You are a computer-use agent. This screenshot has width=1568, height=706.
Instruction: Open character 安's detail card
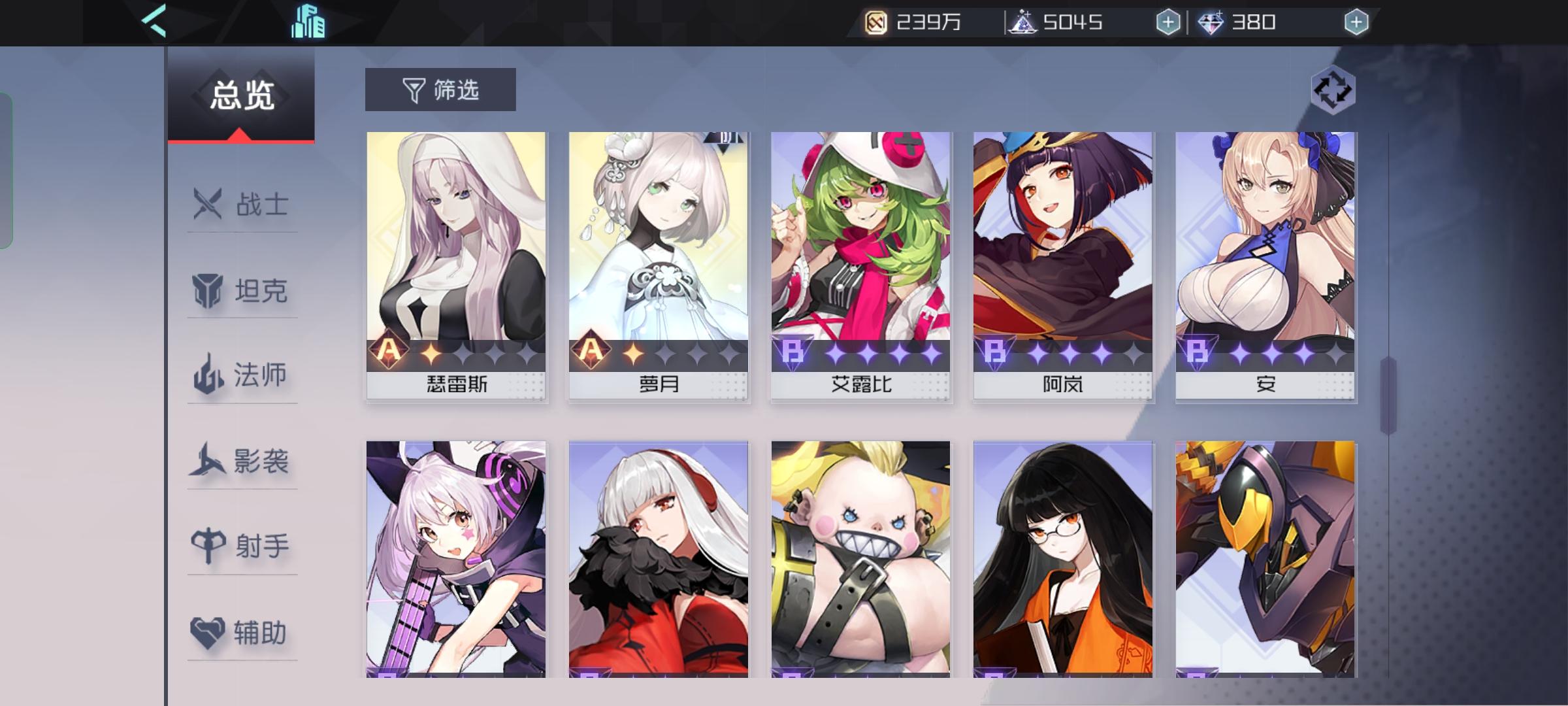click(1264, 248)
